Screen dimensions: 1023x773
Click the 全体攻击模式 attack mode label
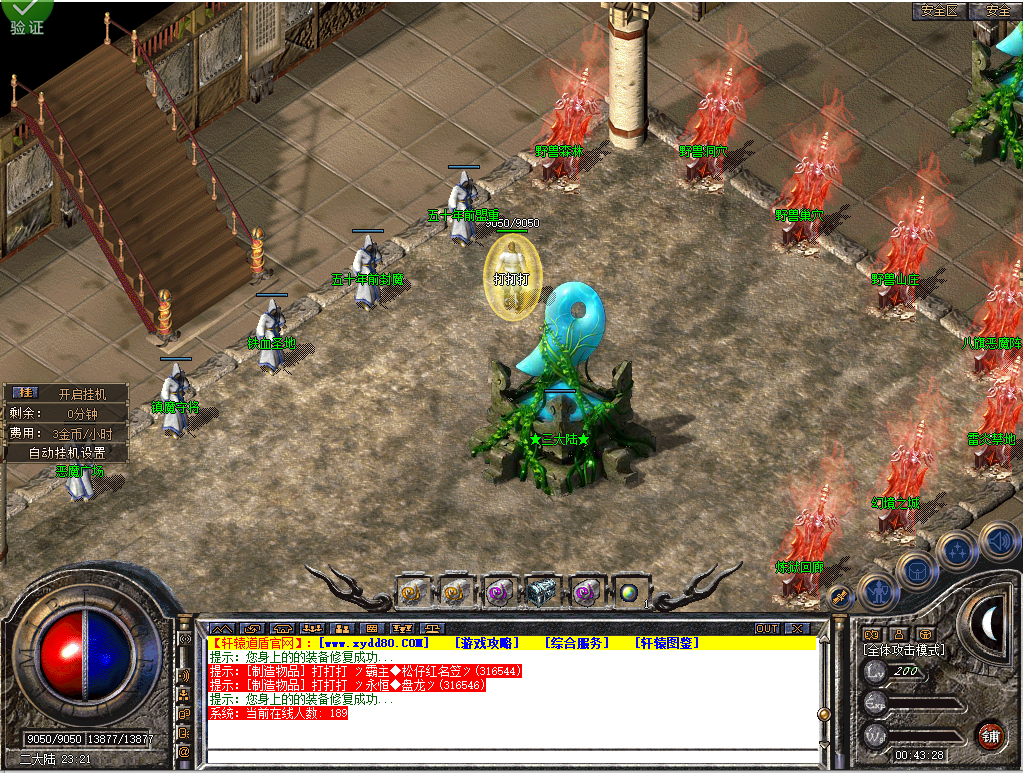pyautogui.click(x=904, y=650)
